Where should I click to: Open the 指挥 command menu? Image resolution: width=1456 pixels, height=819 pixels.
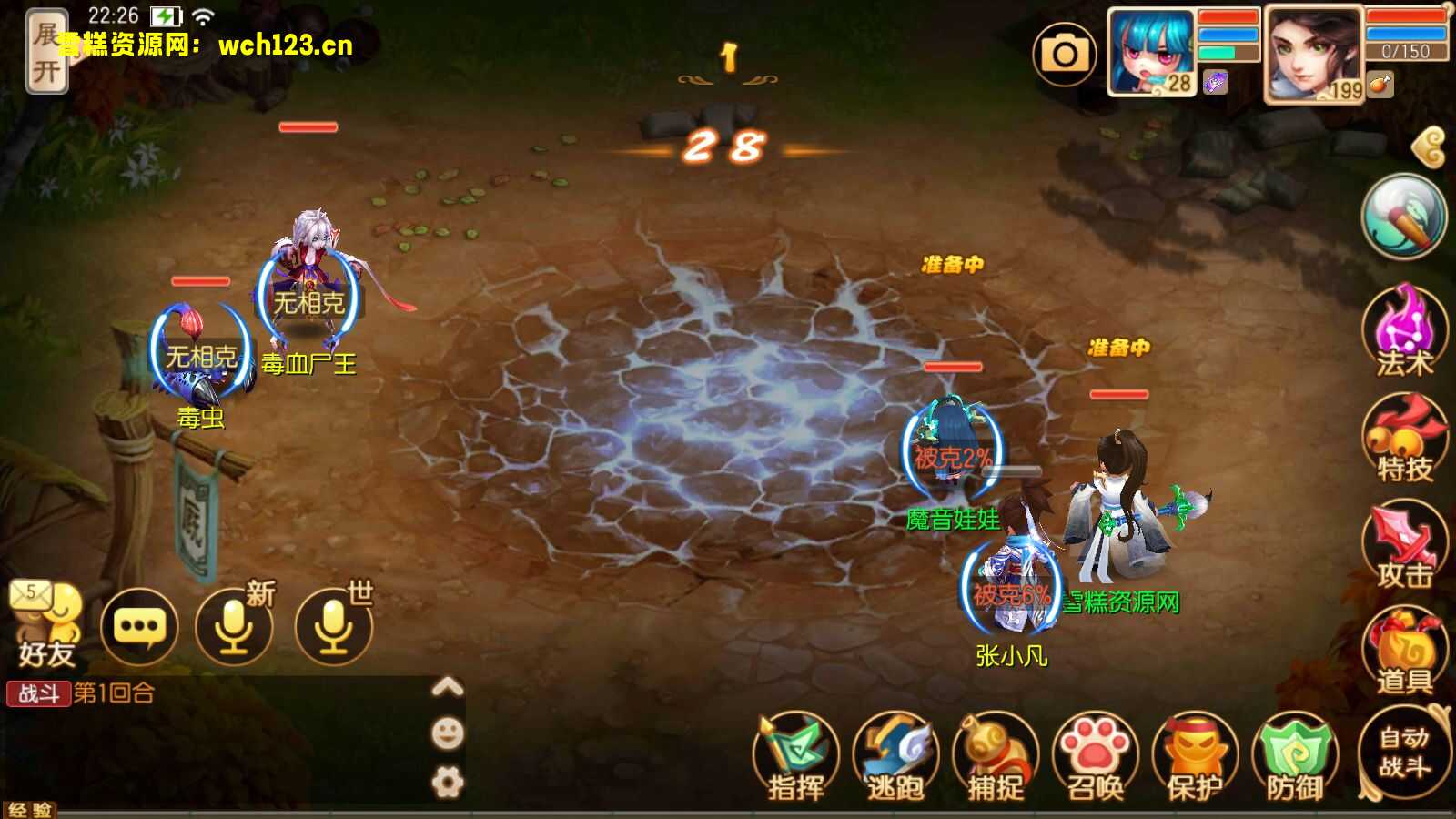[x=795, y=757]
